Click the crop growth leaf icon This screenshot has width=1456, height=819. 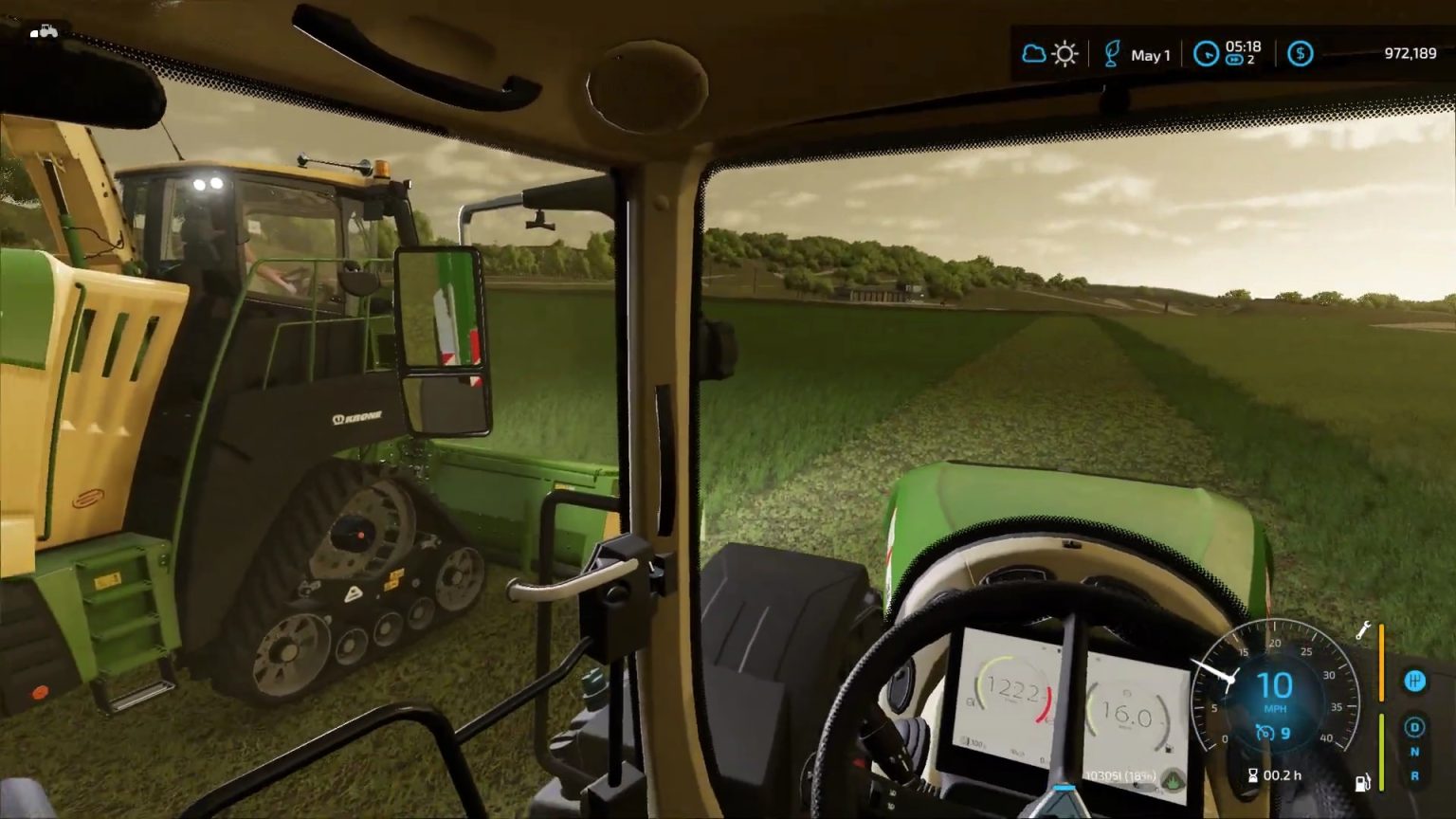click(x=1112, y=53)
